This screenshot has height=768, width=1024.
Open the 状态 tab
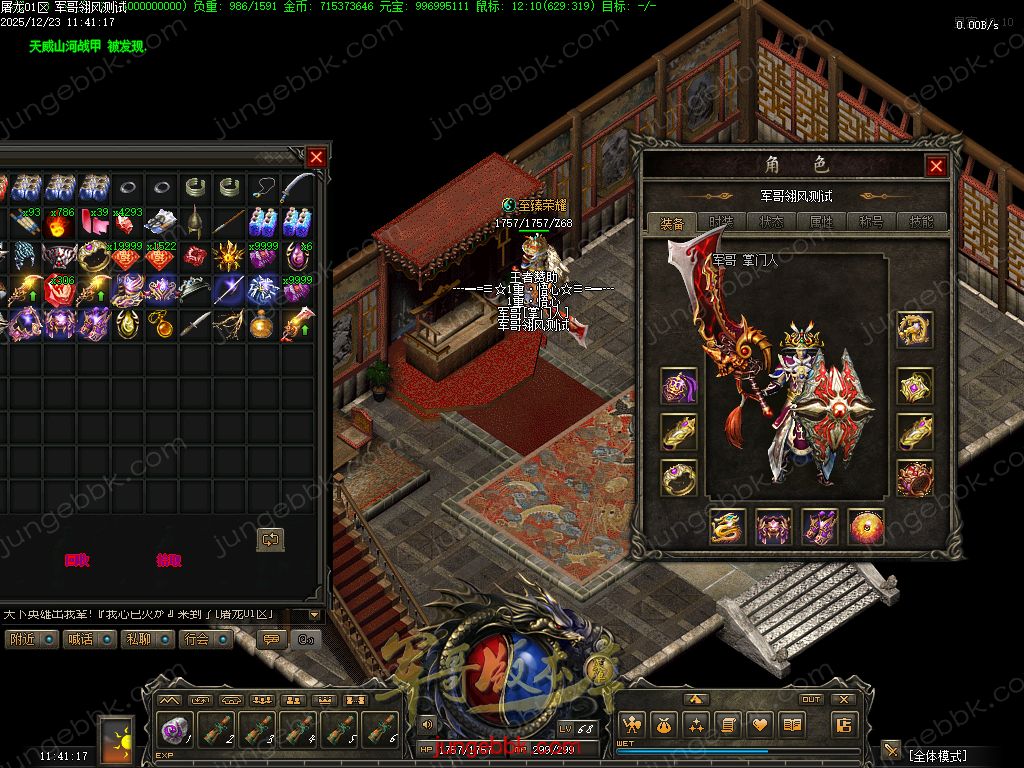coord(771,222)
